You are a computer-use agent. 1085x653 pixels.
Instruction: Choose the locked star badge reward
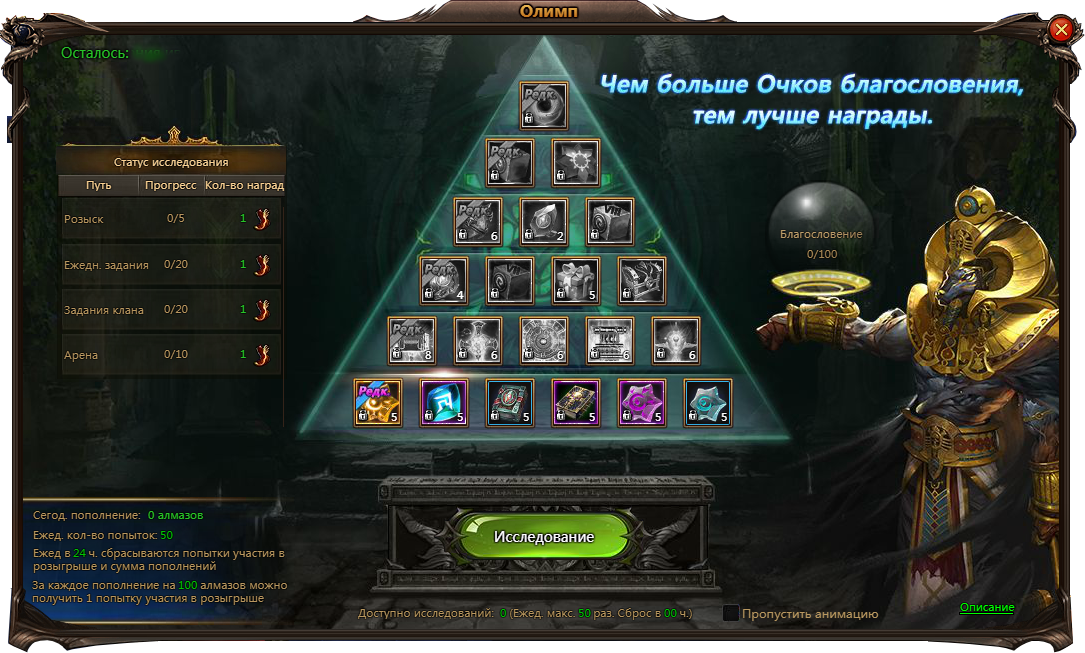coord(576,163)
